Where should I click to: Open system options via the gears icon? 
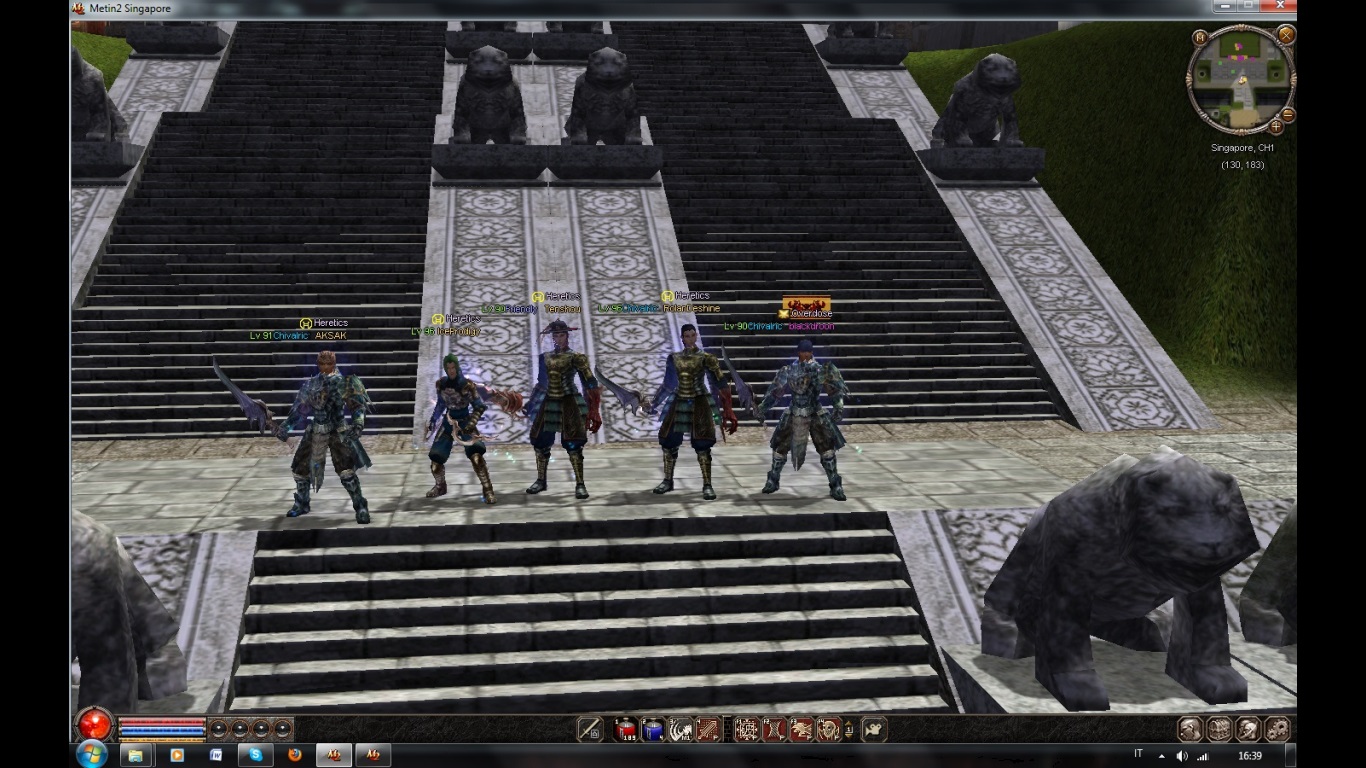(1276, 729)
